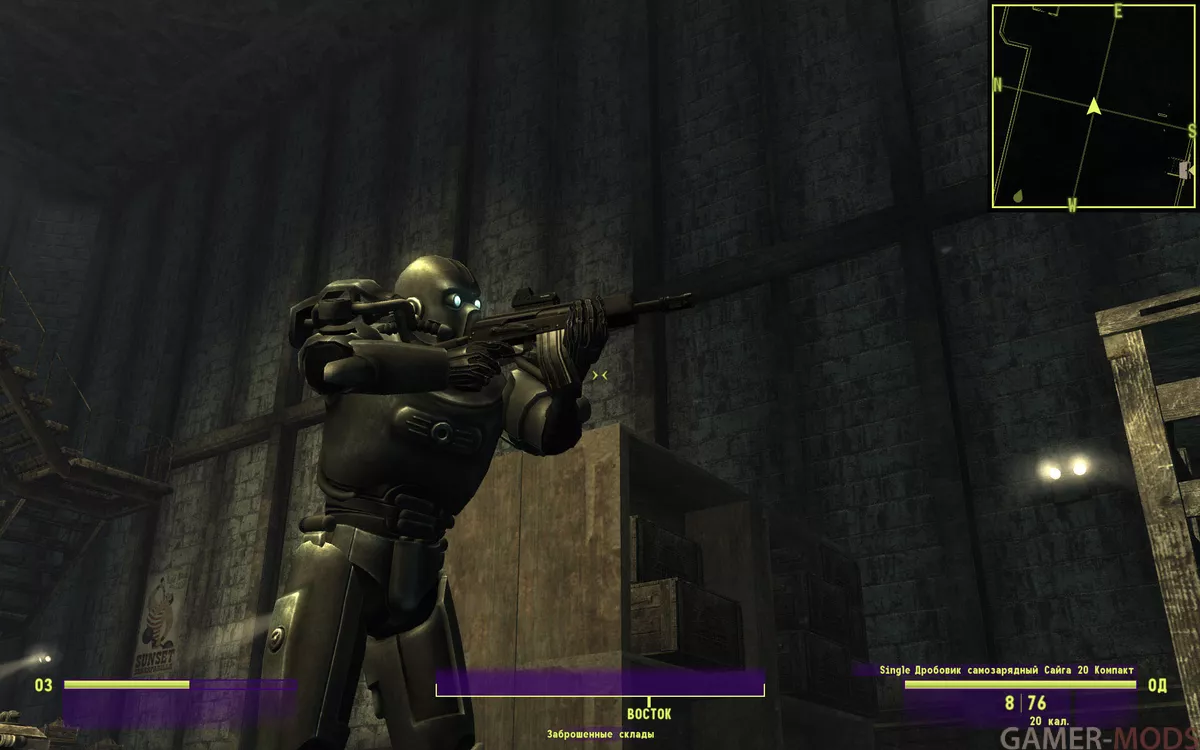Click the ВОСТОК compass bar
Screen dimensions: 1200x750
pyautogui.click(x=600, y=684)
